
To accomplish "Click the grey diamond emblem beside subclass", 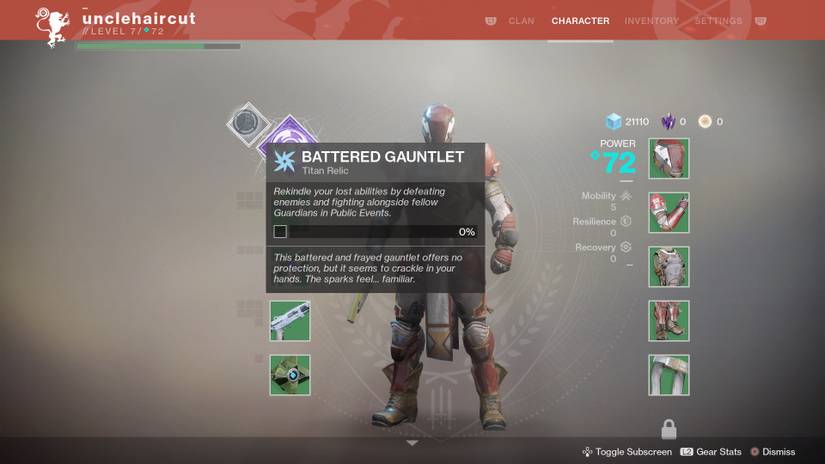I will point(245,124).
